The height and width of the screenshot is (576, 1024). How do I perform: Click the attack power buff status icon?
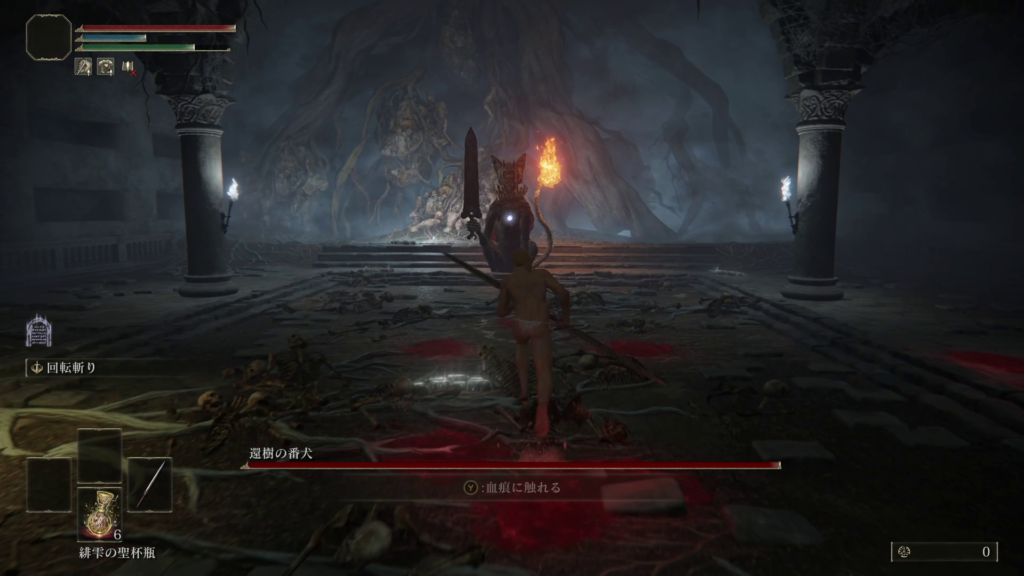[82, 67]
